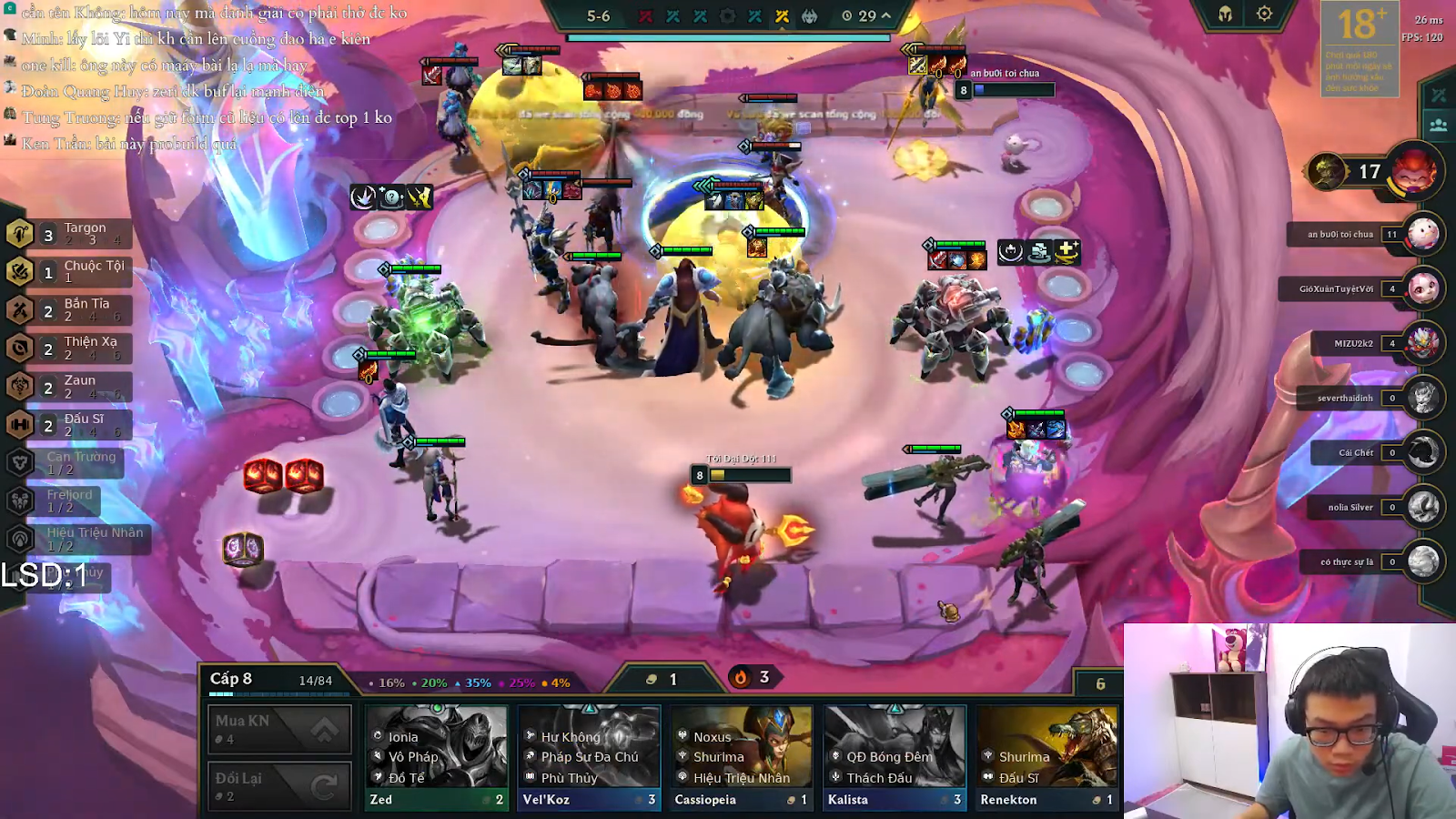The image size is (1456, 819).
Task: Open own 17 HP player portrait
Action: coord(1413,171)
